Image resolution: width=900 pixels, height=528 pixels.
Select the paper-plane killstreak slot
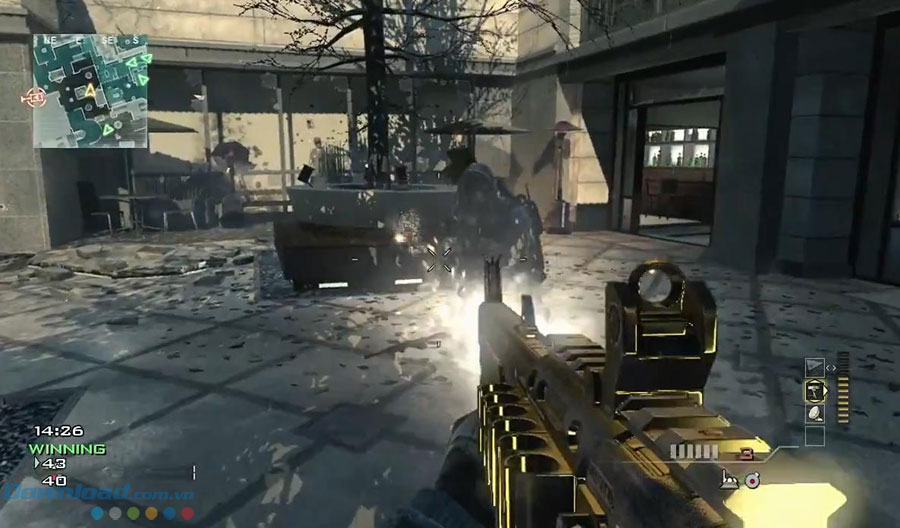pyautogui.click(x=815, y=366)
